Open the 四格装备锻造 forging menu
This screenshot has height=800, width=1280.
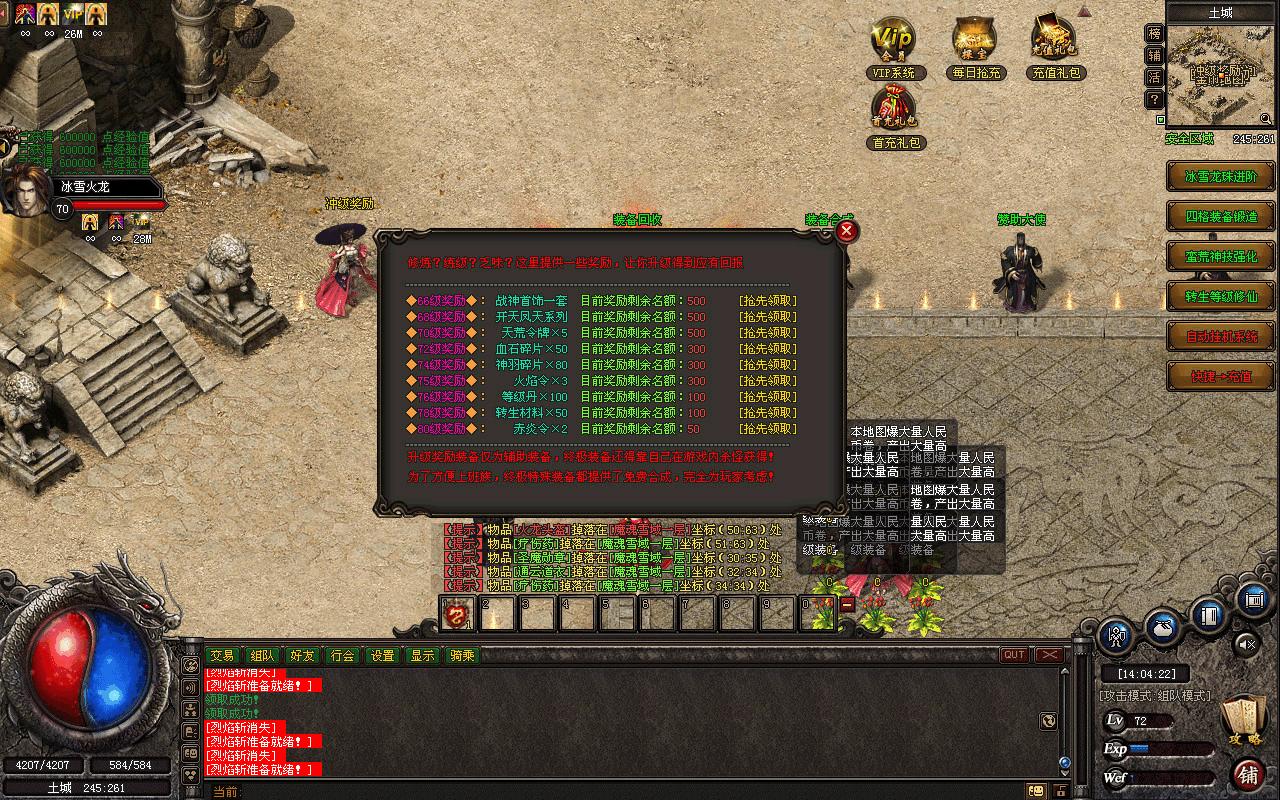[1221, 216]
